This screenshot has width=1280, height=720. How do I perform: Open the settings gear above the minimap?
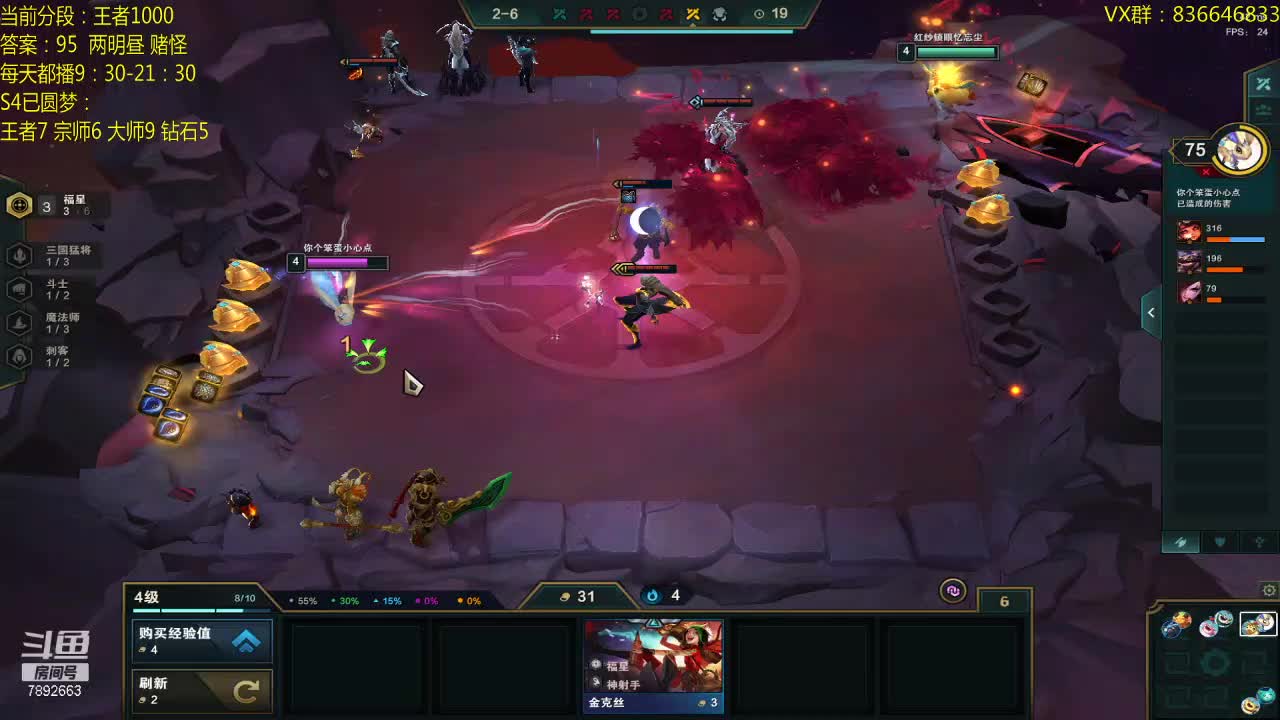[1269, 590]
